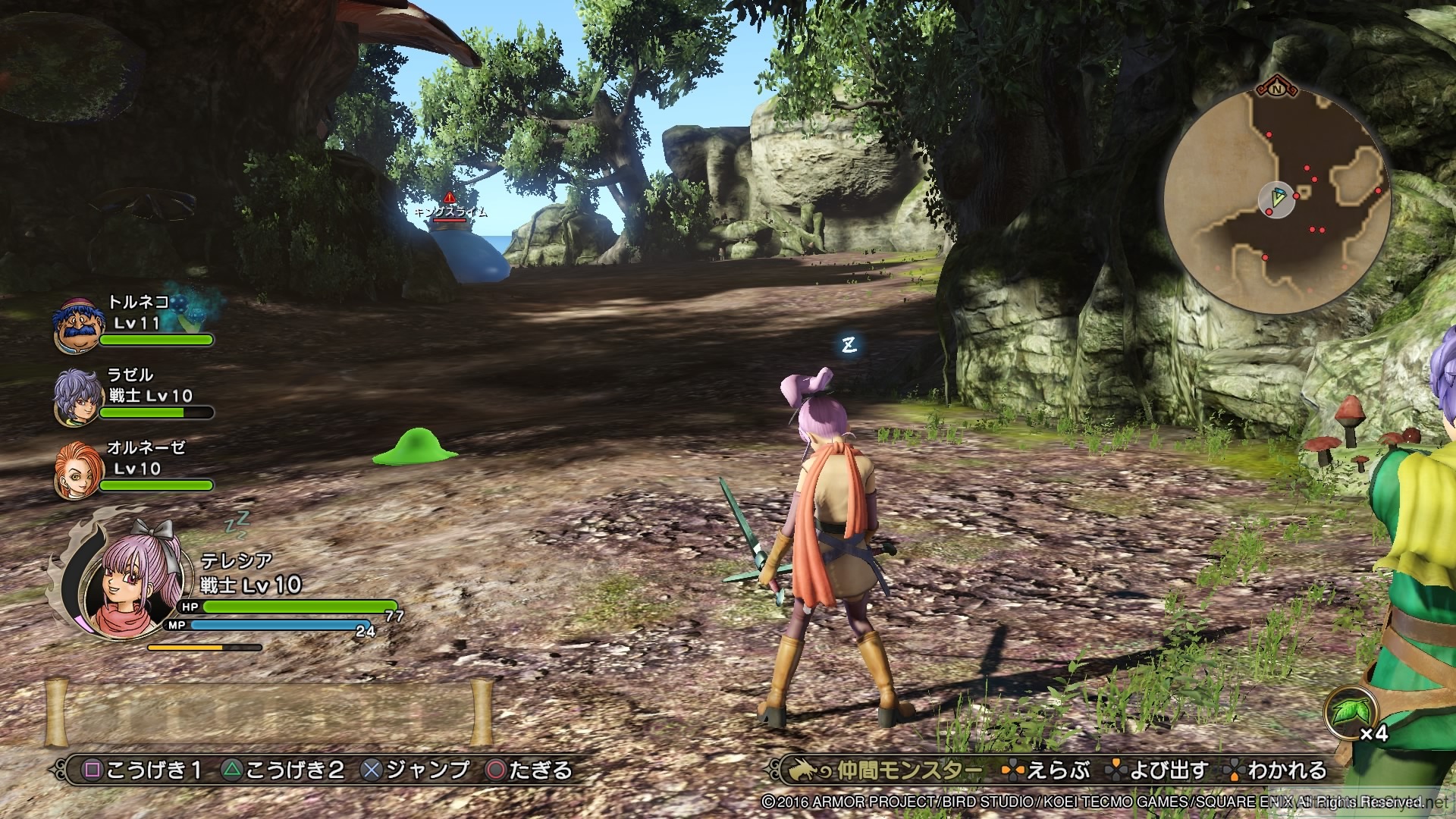The width and height of the screenshot is (1456, 819).
Task: Click the compass N marker on the minimap
Action: point(1276,89)
